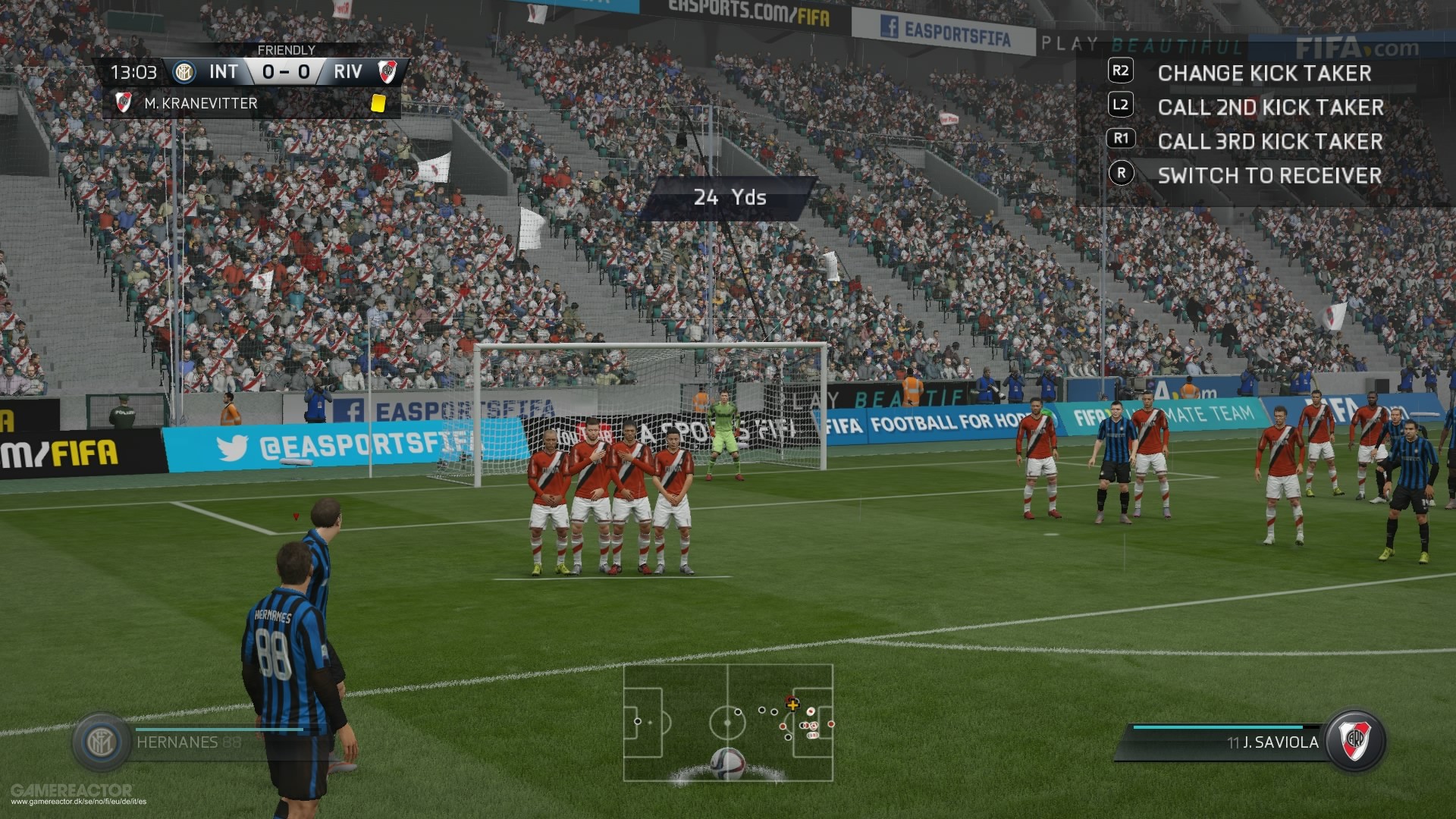Enable Call 2nd Kick Taker

tap(1270, 108)
